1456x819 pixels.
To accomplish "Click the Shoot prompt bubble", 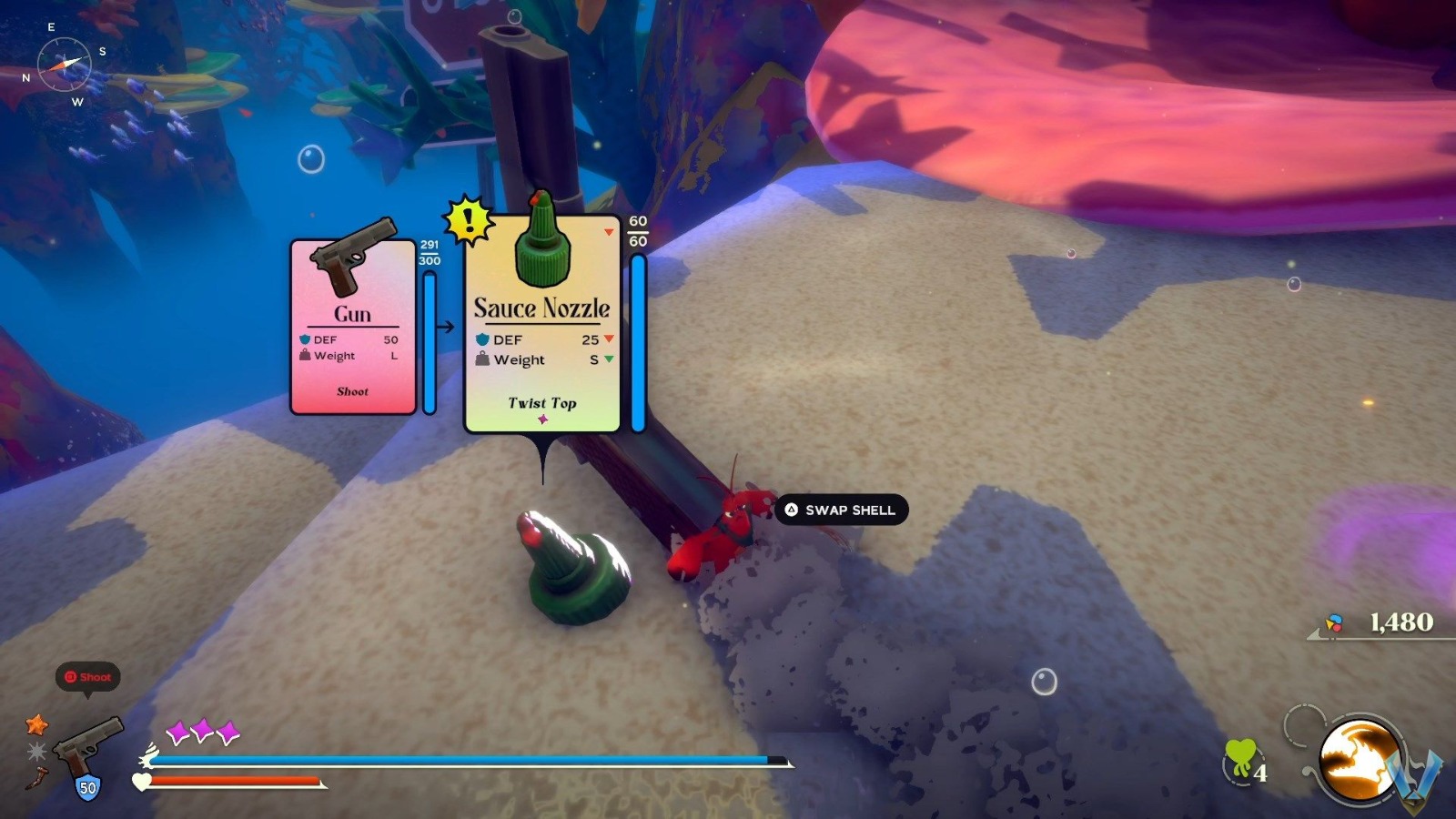I will pos(88,677).
